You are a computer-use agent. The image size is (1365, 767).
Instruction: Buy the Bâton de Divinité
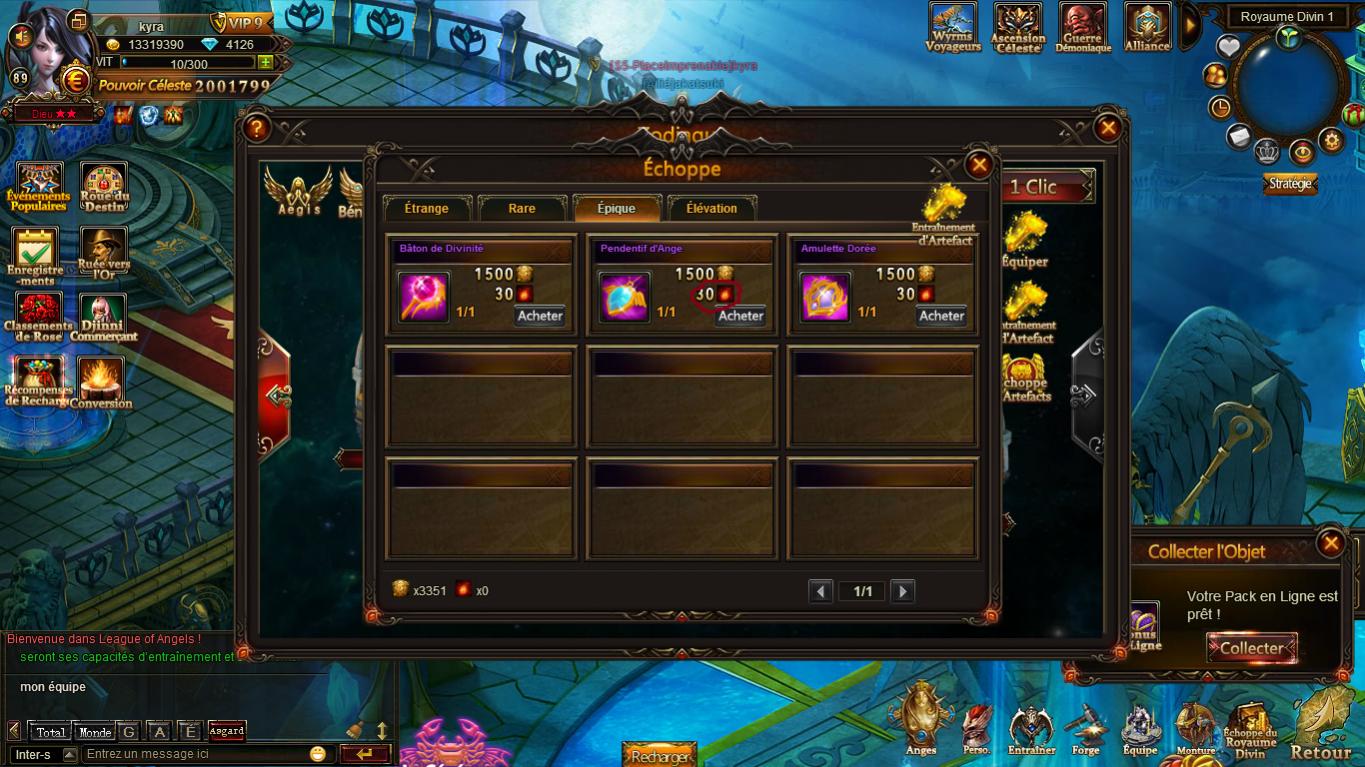click(x=540, y=315)
